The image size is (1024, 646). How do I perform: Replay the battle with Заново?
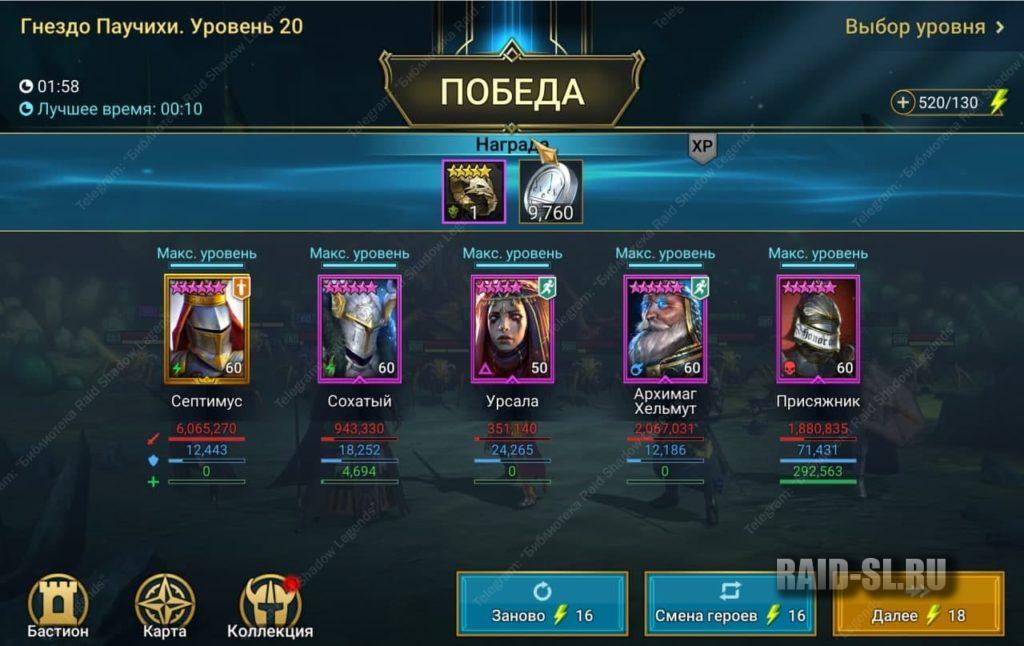pyautogui.click(x=542, y=603)
